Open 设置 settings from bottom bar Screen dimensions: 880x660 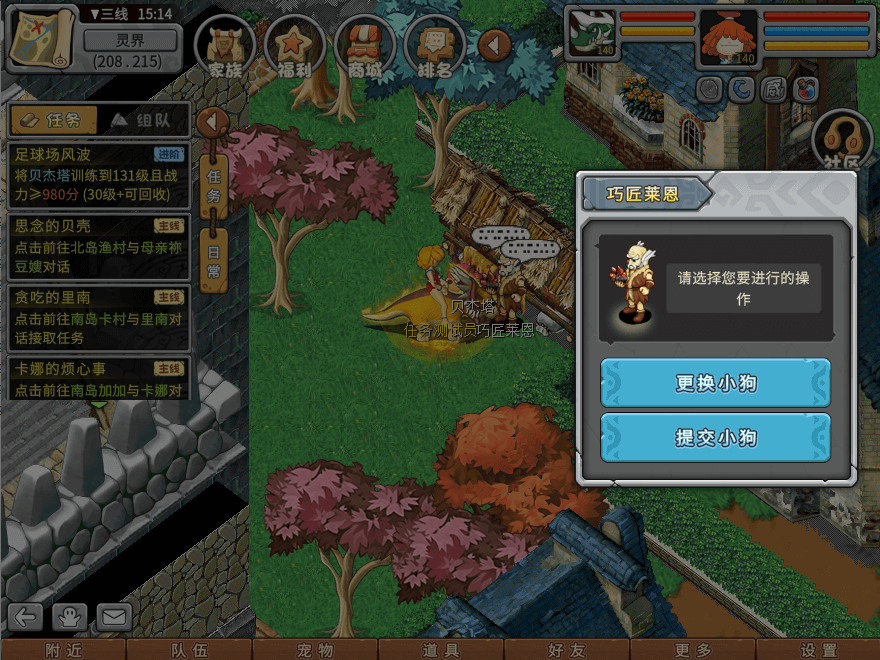point(818,650)
